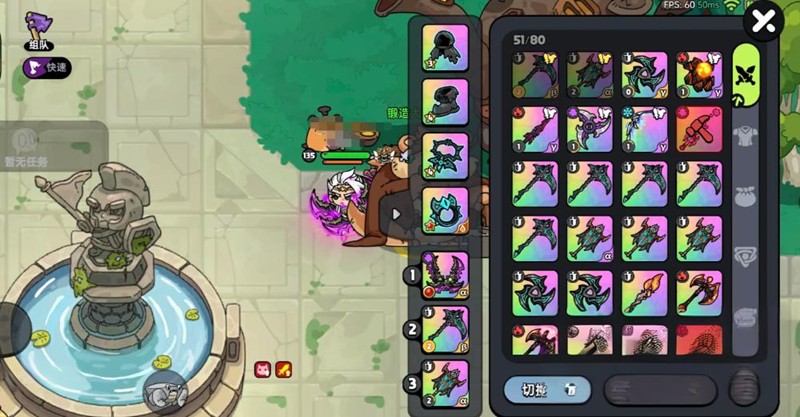Select the equipped dark hood slot

coord(445,47)
